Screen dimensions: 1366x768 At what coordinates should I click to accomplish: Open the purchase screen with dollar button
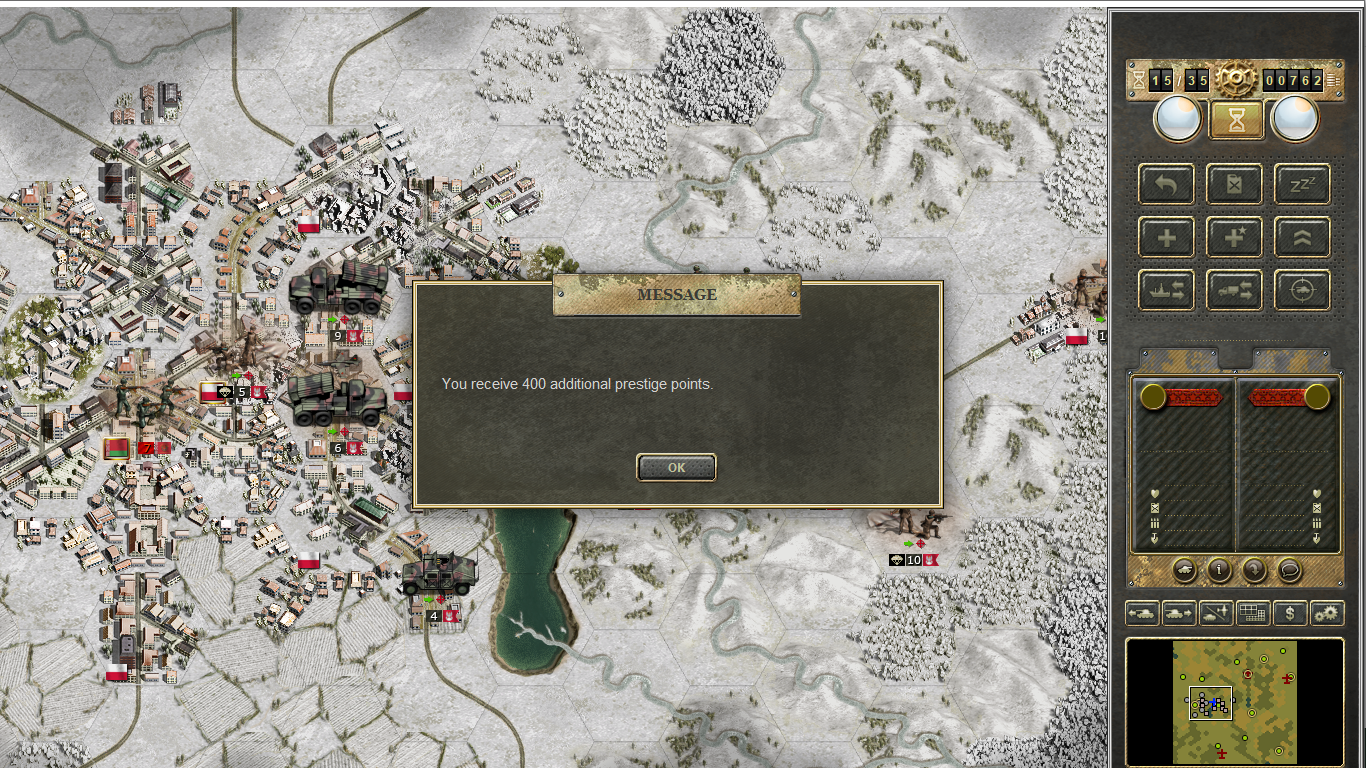pyautogui.click(x=1290, y=613)
